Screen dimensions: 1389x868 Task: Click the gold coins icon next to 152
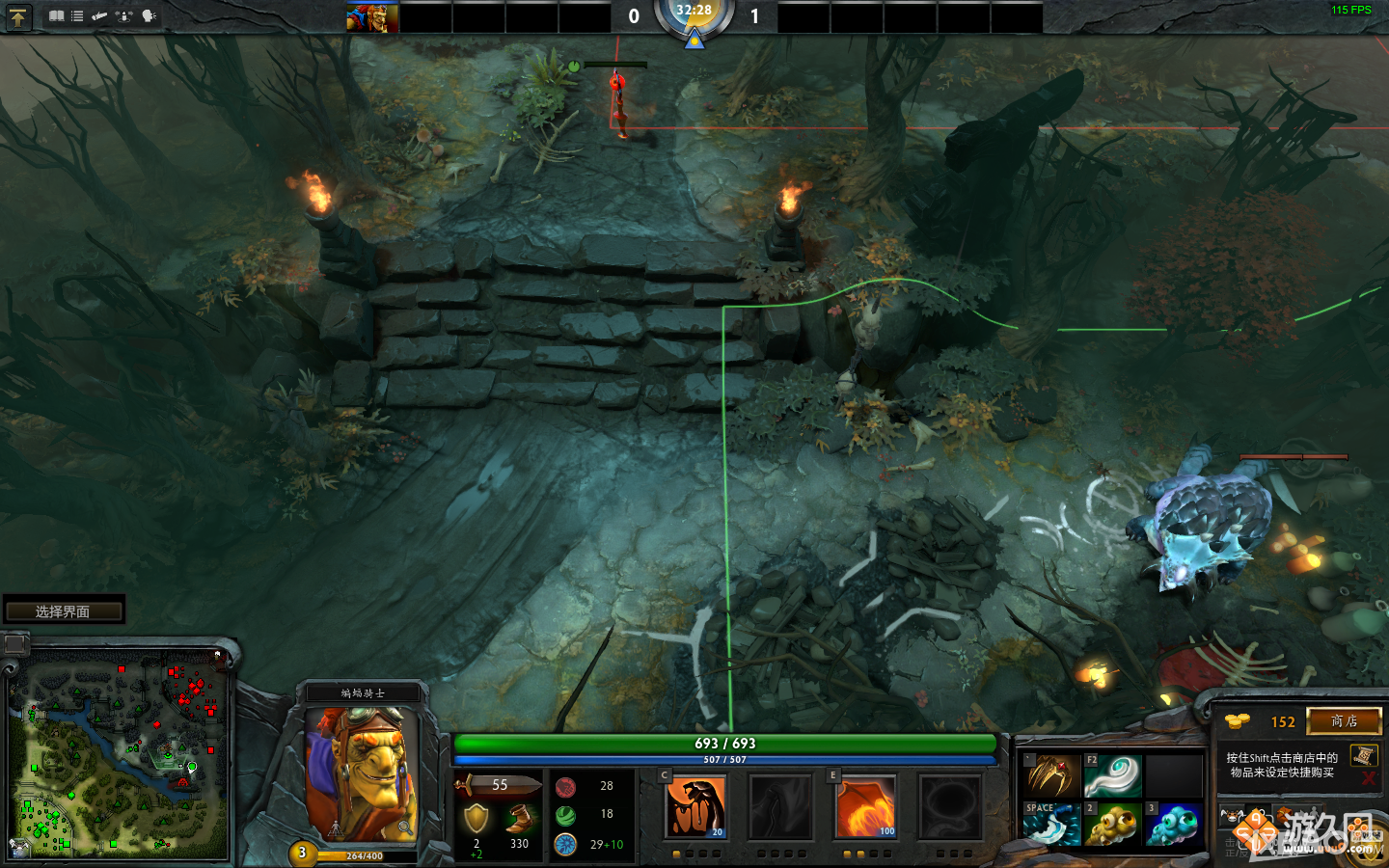coord(1239,720)
